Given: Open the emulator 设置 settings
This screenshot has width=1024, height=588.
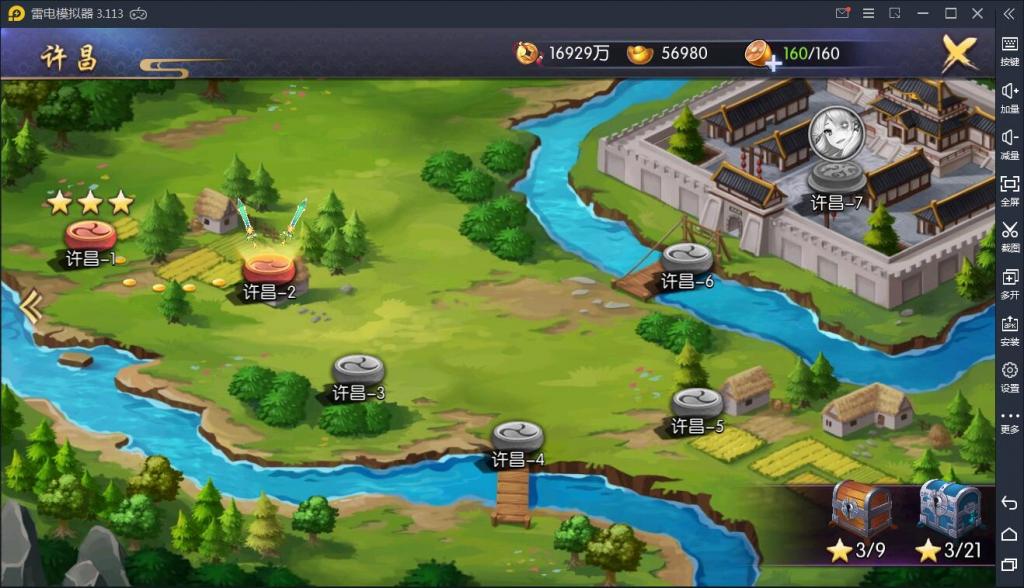Looking at the screenshot, I should coord(1009,377).
